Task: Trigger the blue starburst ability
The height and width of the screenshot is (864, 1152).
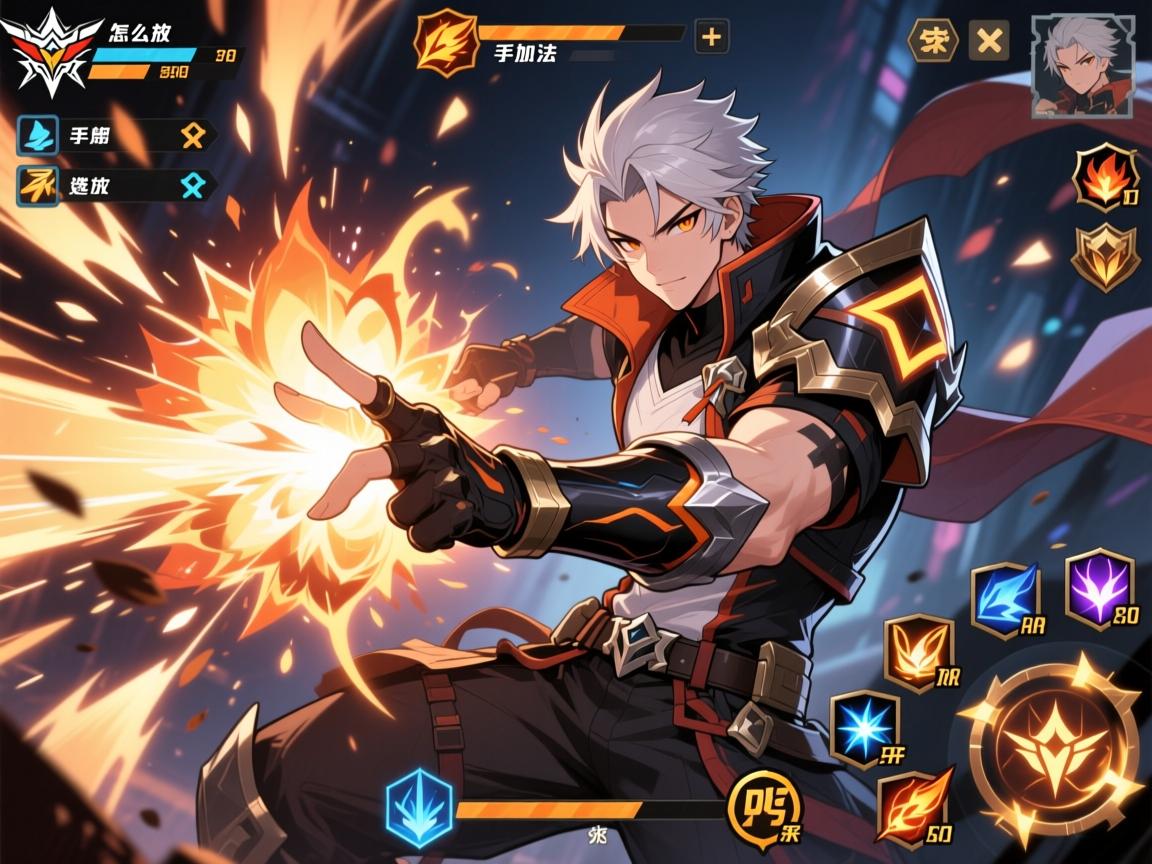Action: click(865, 730)
